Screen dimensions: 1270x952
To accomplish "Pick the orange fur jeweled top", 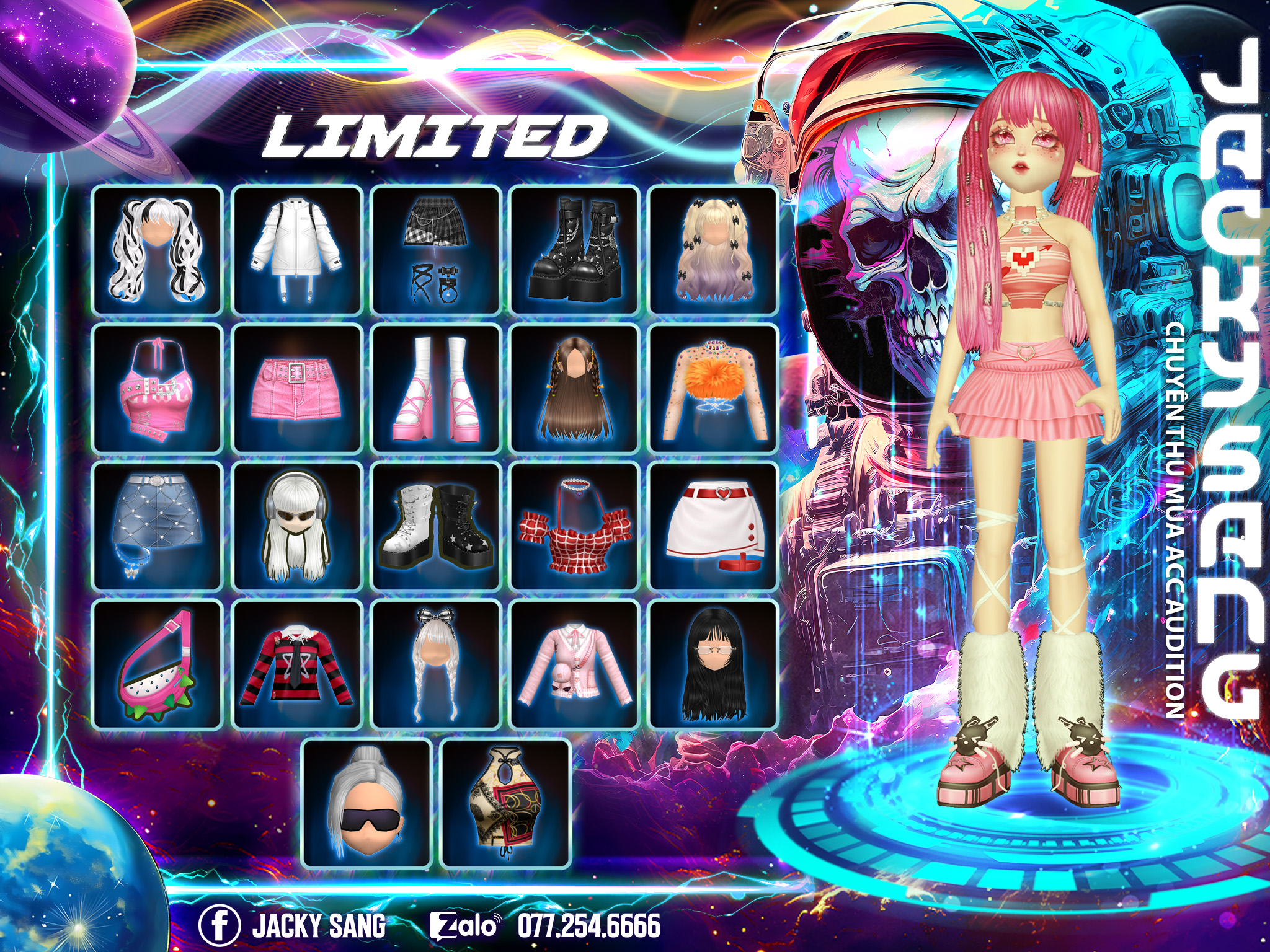I will pos(713,388).
